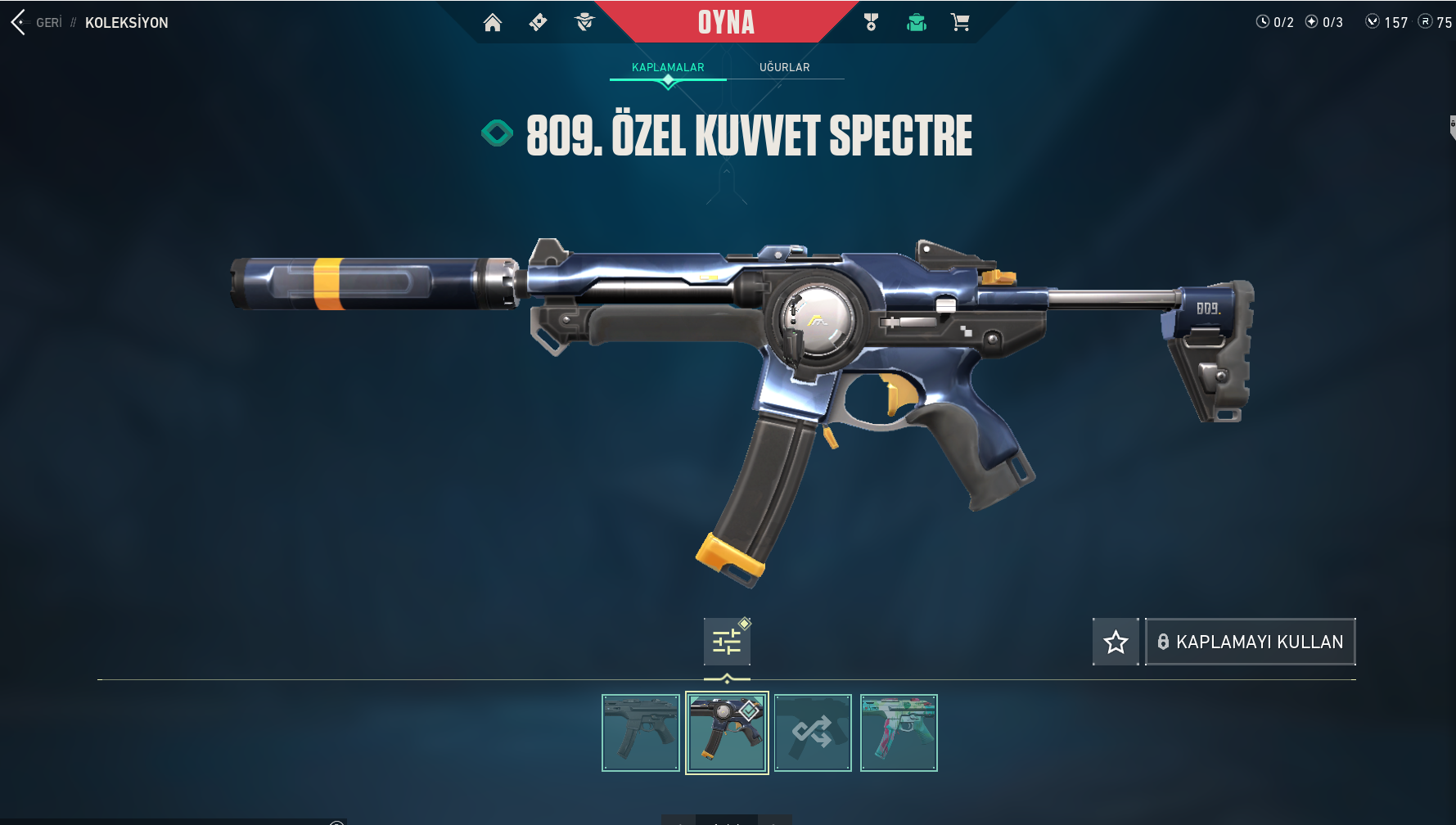Switch to the KAPLAMALAR tab
This screenshot has height=825, width=1456.
668,67
